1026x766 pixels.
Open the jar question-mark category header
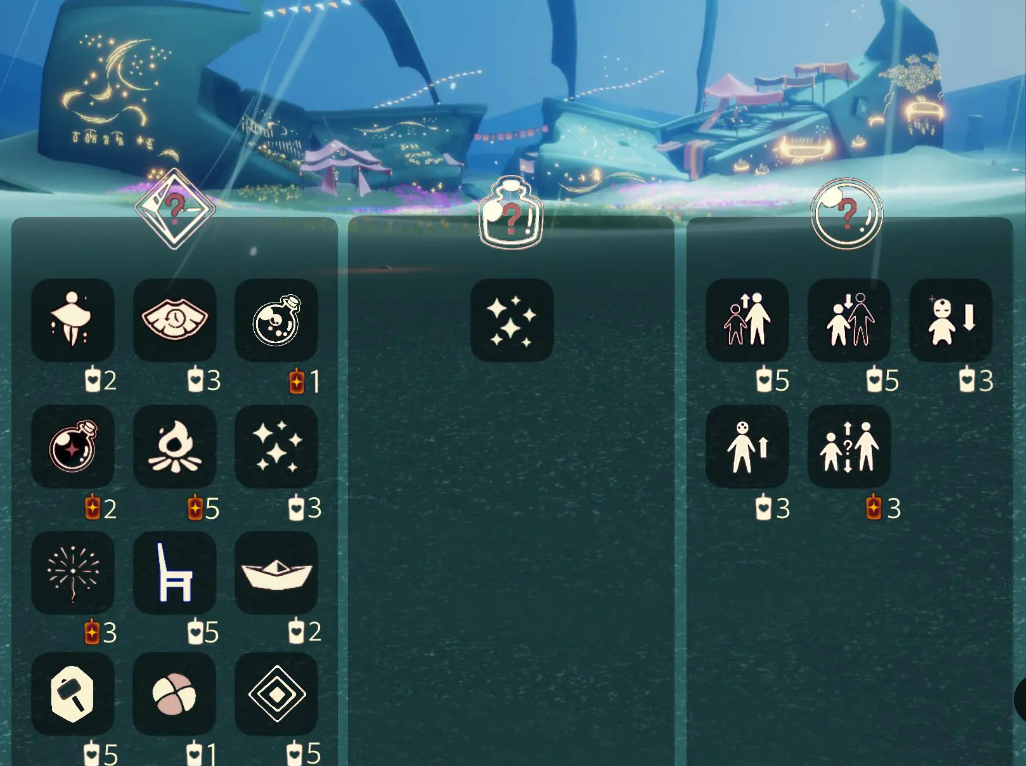click(x=510, y=213)
